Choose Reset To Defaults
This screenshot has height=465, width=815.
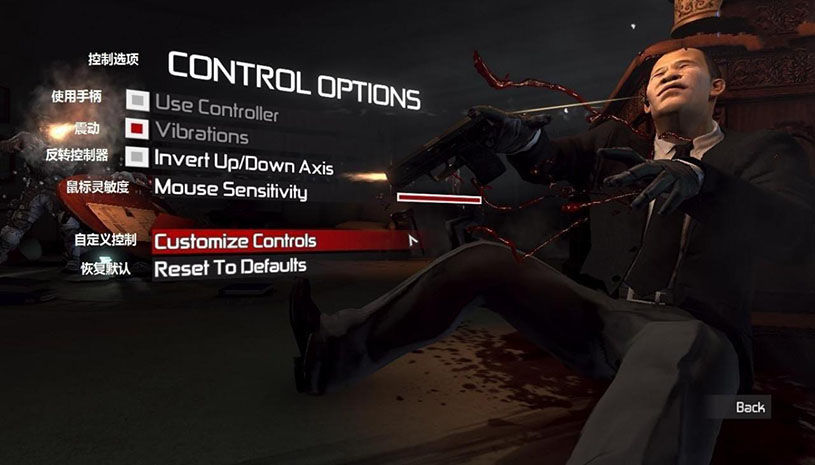(x=230, y=267)
